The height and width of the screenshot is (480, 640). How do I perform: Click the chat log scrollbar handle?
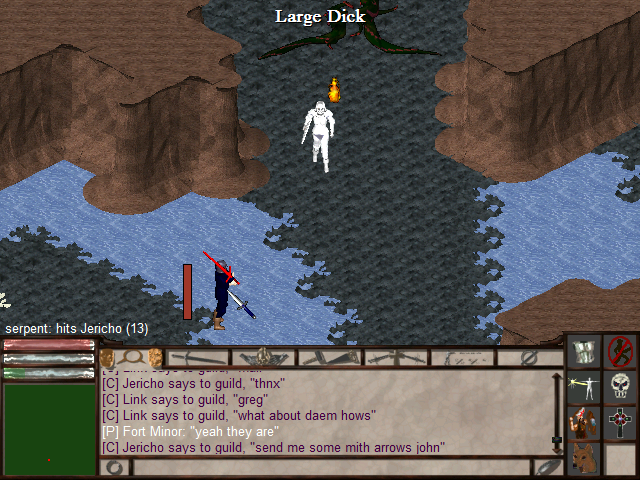[557, 441]
